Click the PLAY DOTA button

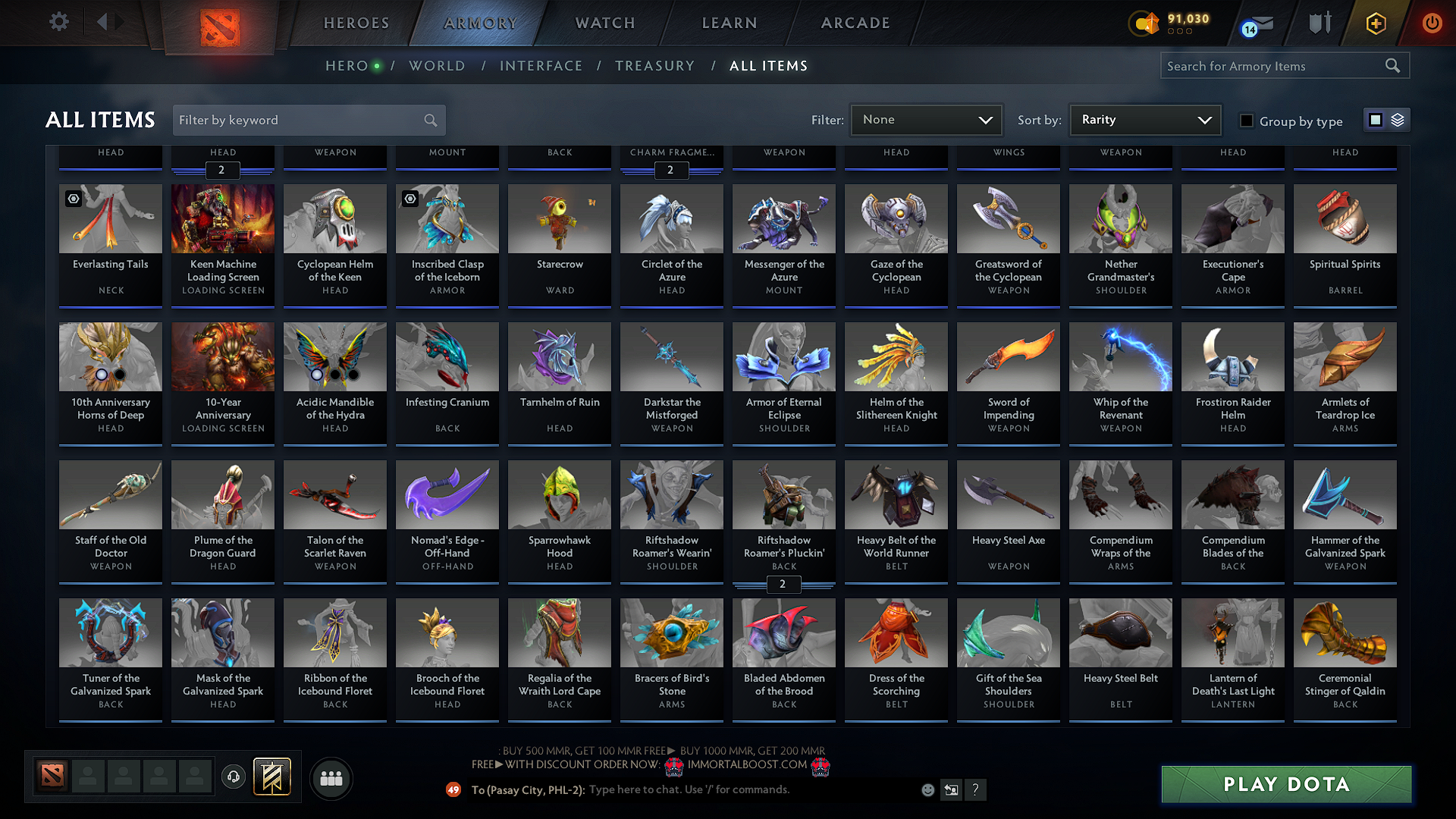[x=1285, y=784]
